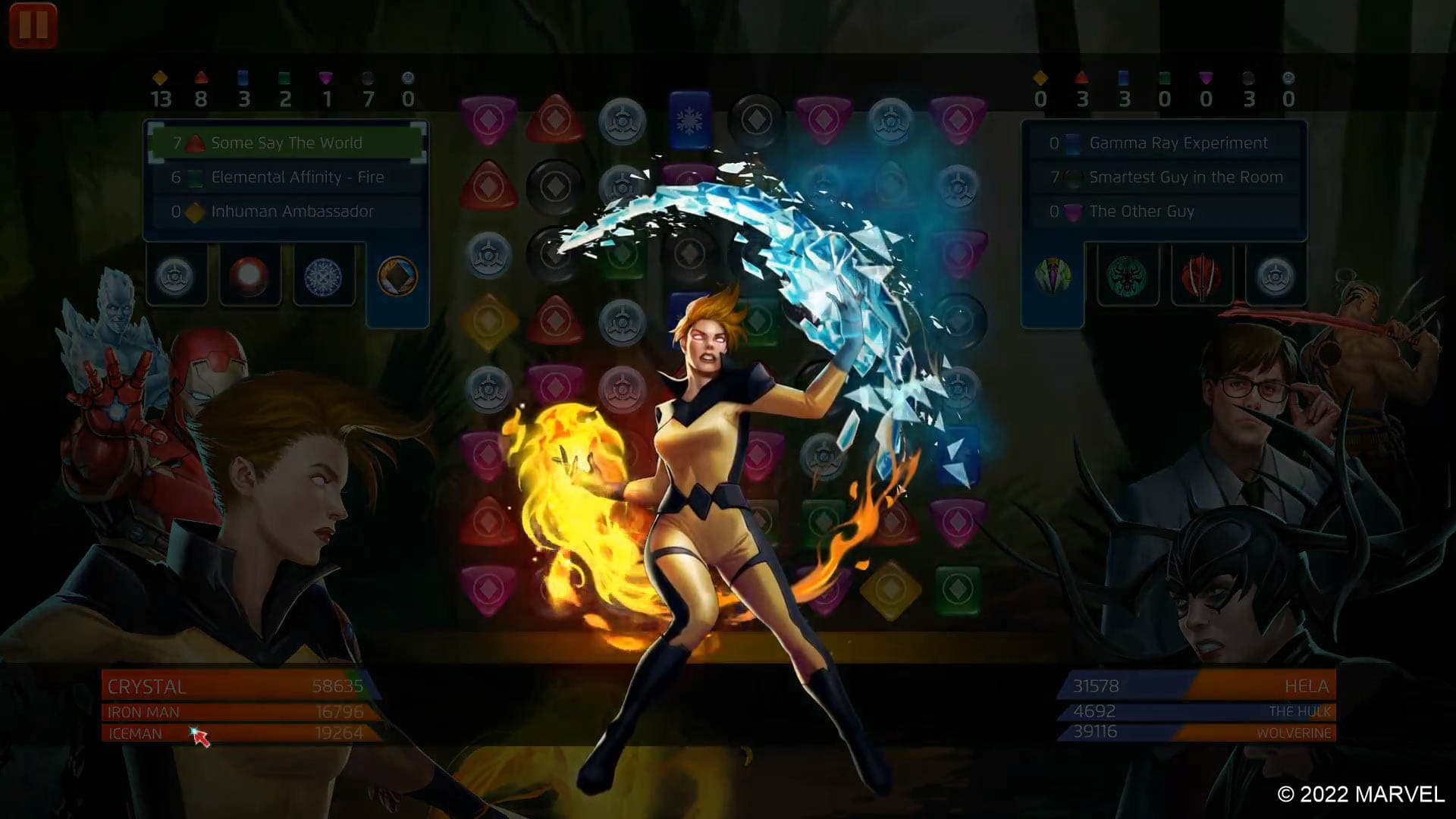This screenshot has width=1456, height=819.
Task: Open the Team-Up card icon
Action: [397, 275]
